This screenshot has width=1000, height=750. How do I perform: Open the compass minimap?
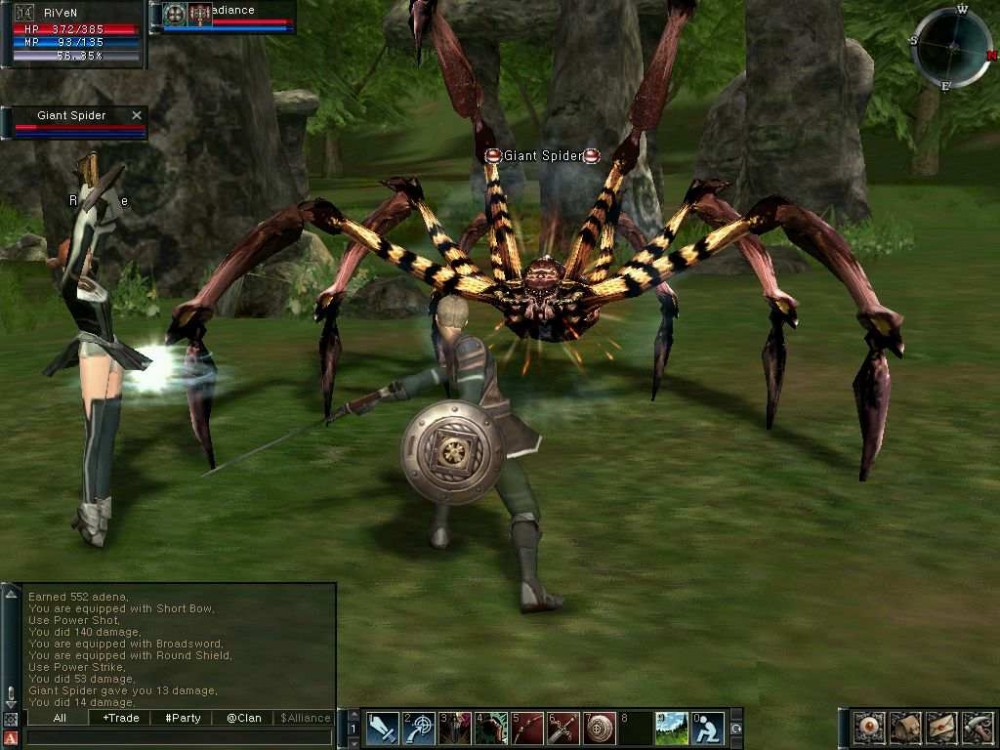pos(951,47)
